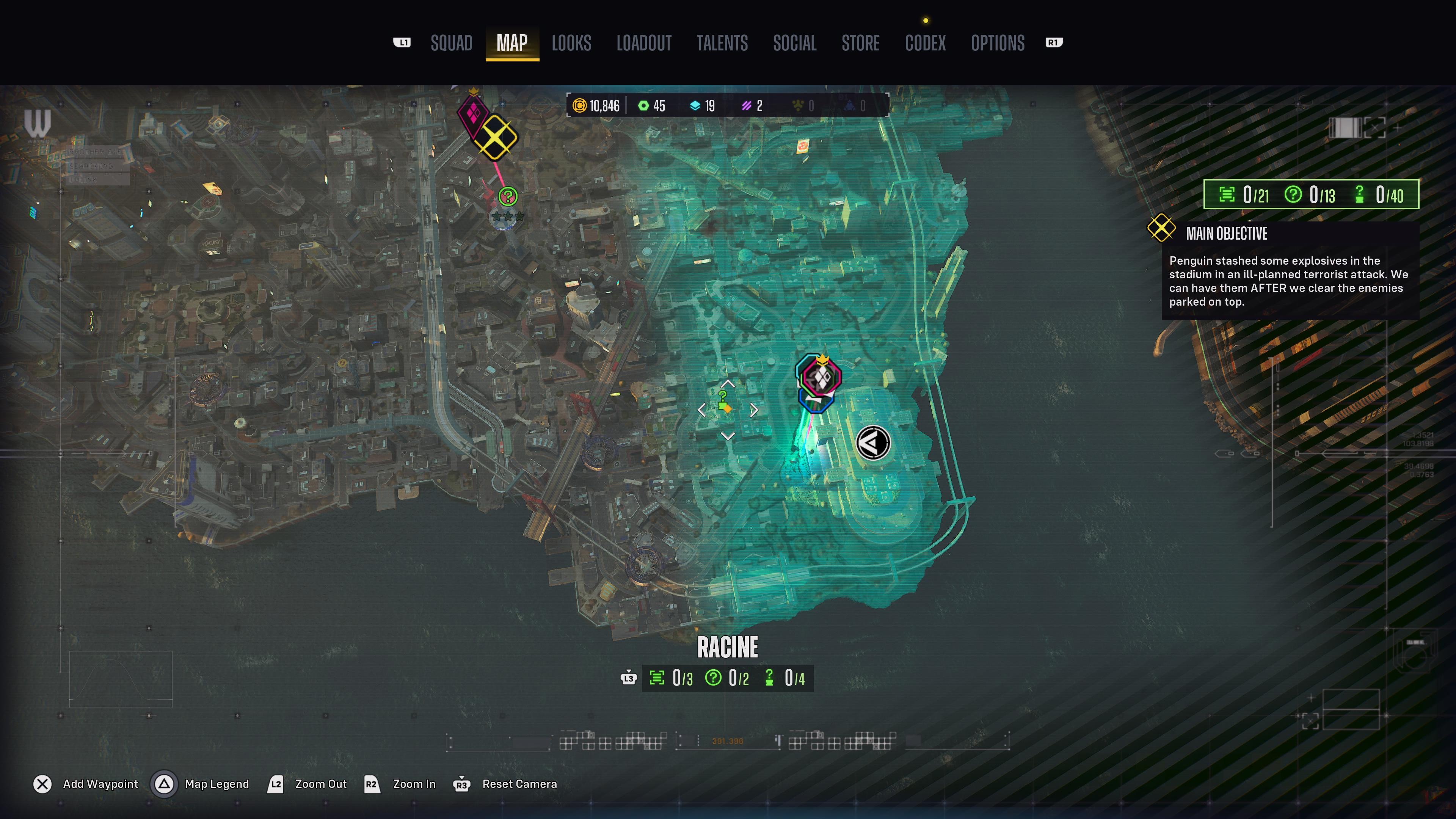Switch to the Social tab
Image resolution: width=1456 pixels, height=819 pixels.
tap(794, 43)
